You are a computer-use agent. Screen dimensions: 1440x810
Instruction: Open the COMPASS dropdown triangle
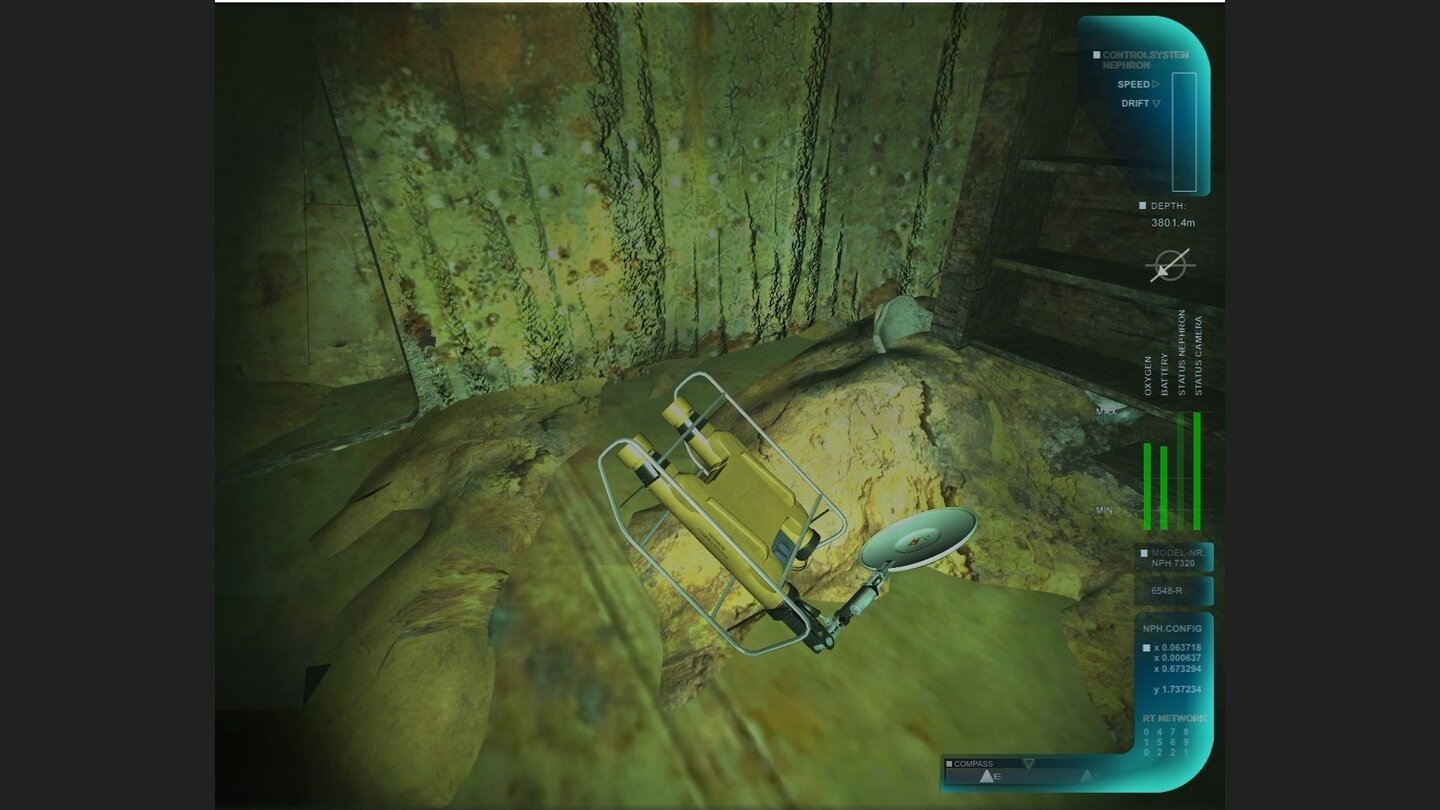coord(1029,762)
